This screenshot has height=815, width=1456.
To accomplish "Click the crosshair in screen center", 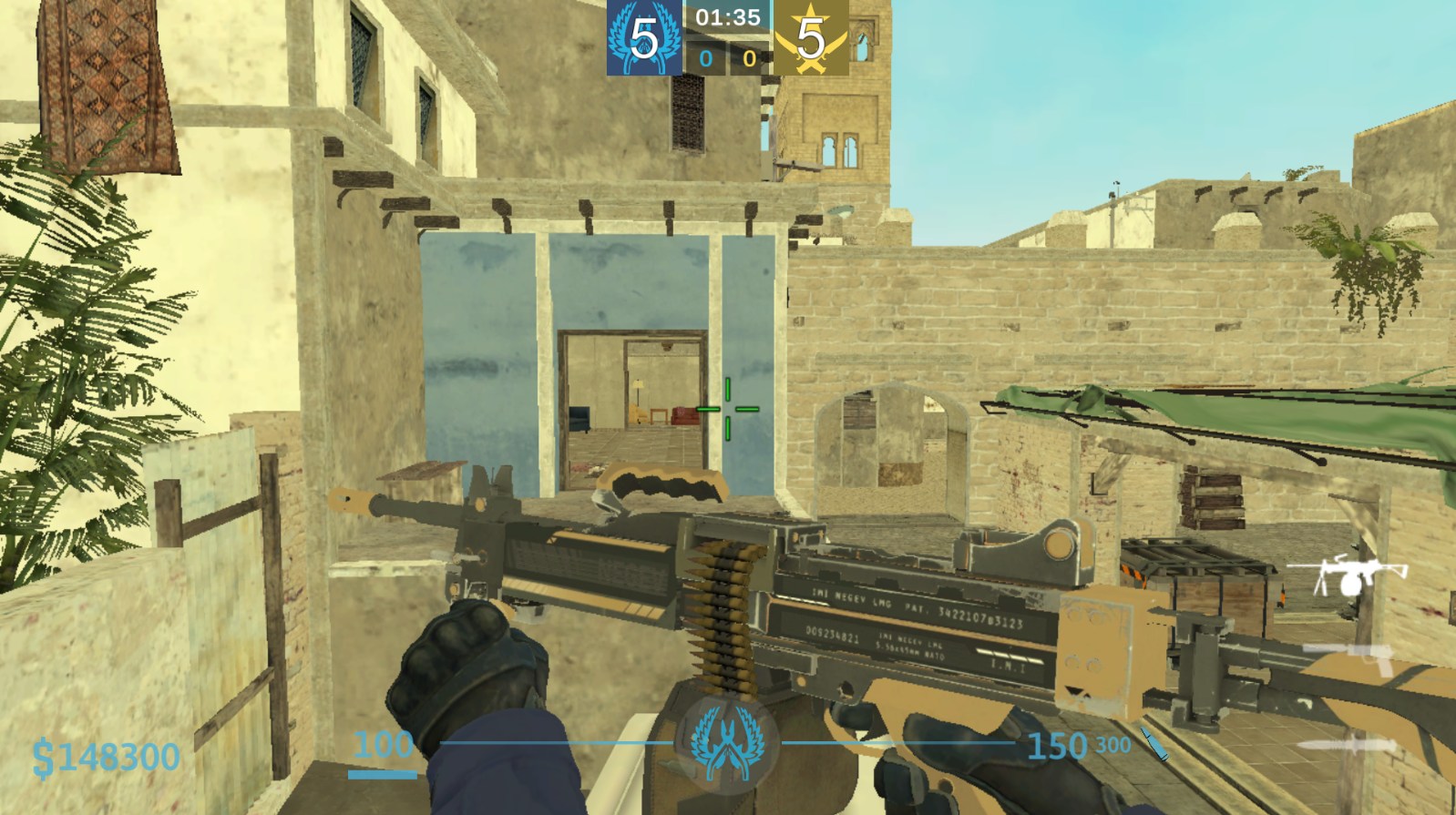I will [x=727, y=407].
